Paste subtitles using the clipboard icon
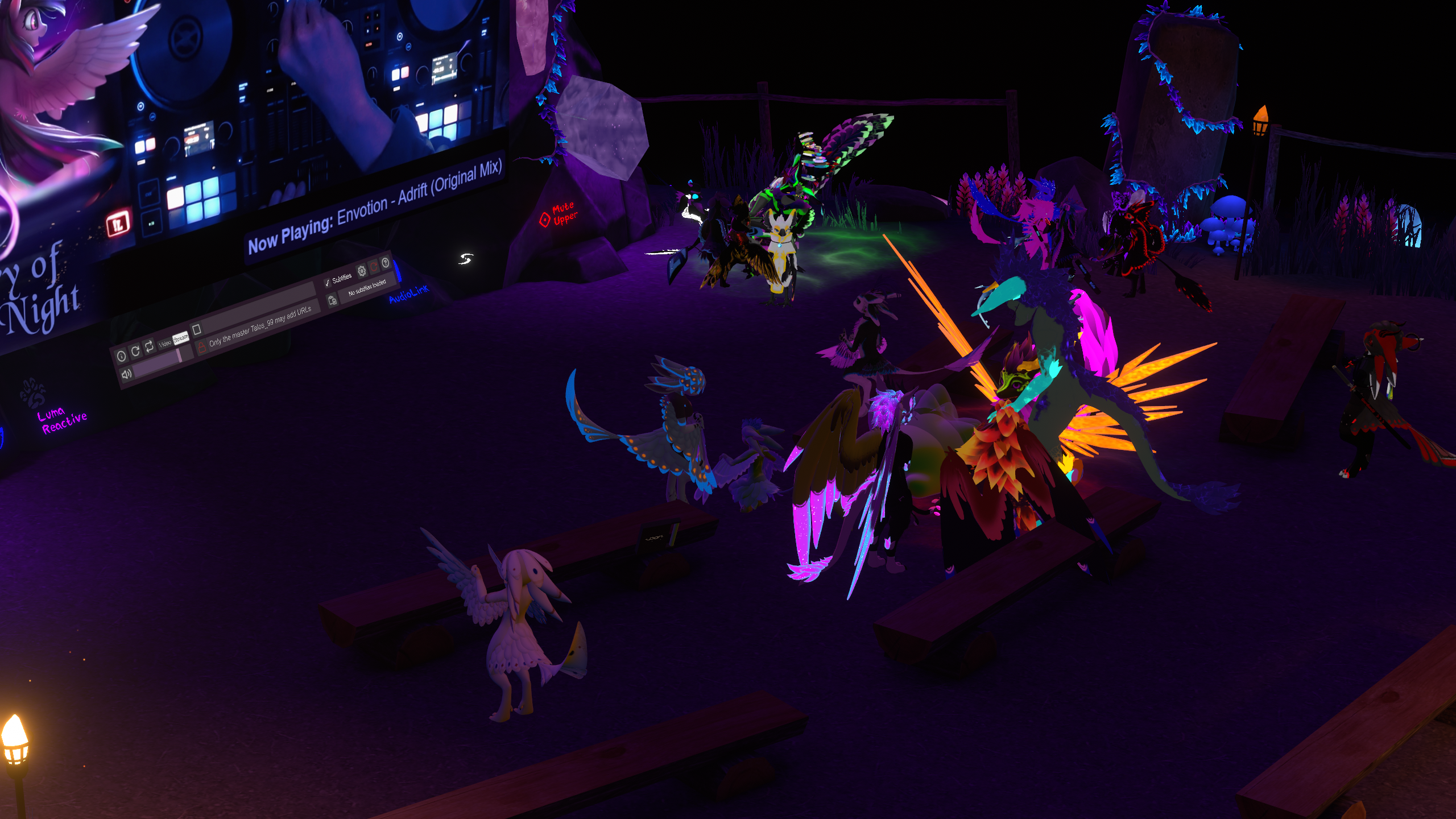Image resolution: width=1456 pixels, height=819 pixels. (x=333, y=300)
